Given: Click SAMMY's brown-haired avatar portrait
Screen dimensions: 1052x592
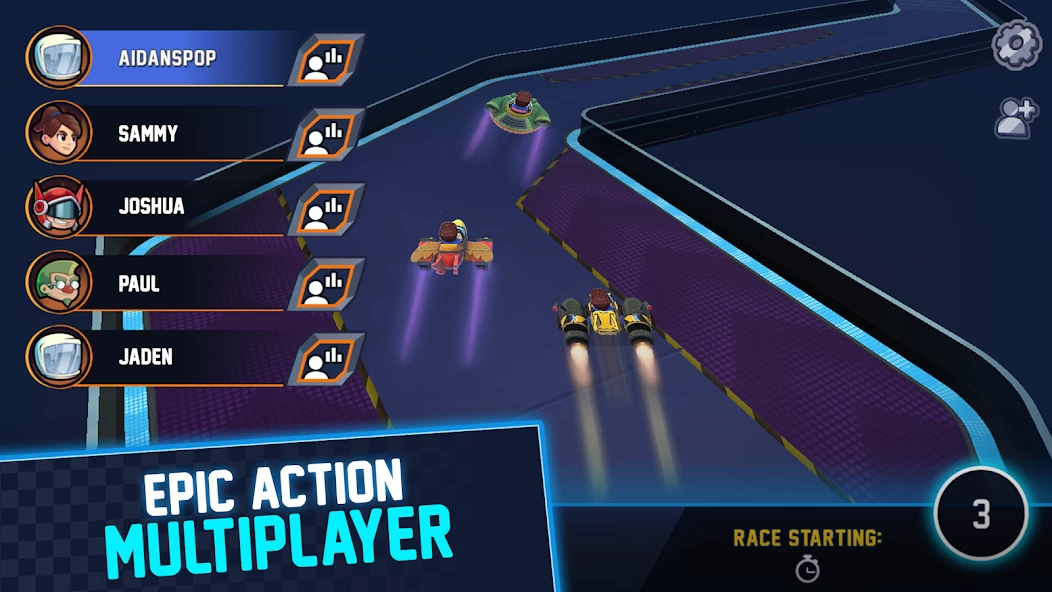Looking at the screenshot, I should click(58, 133).
